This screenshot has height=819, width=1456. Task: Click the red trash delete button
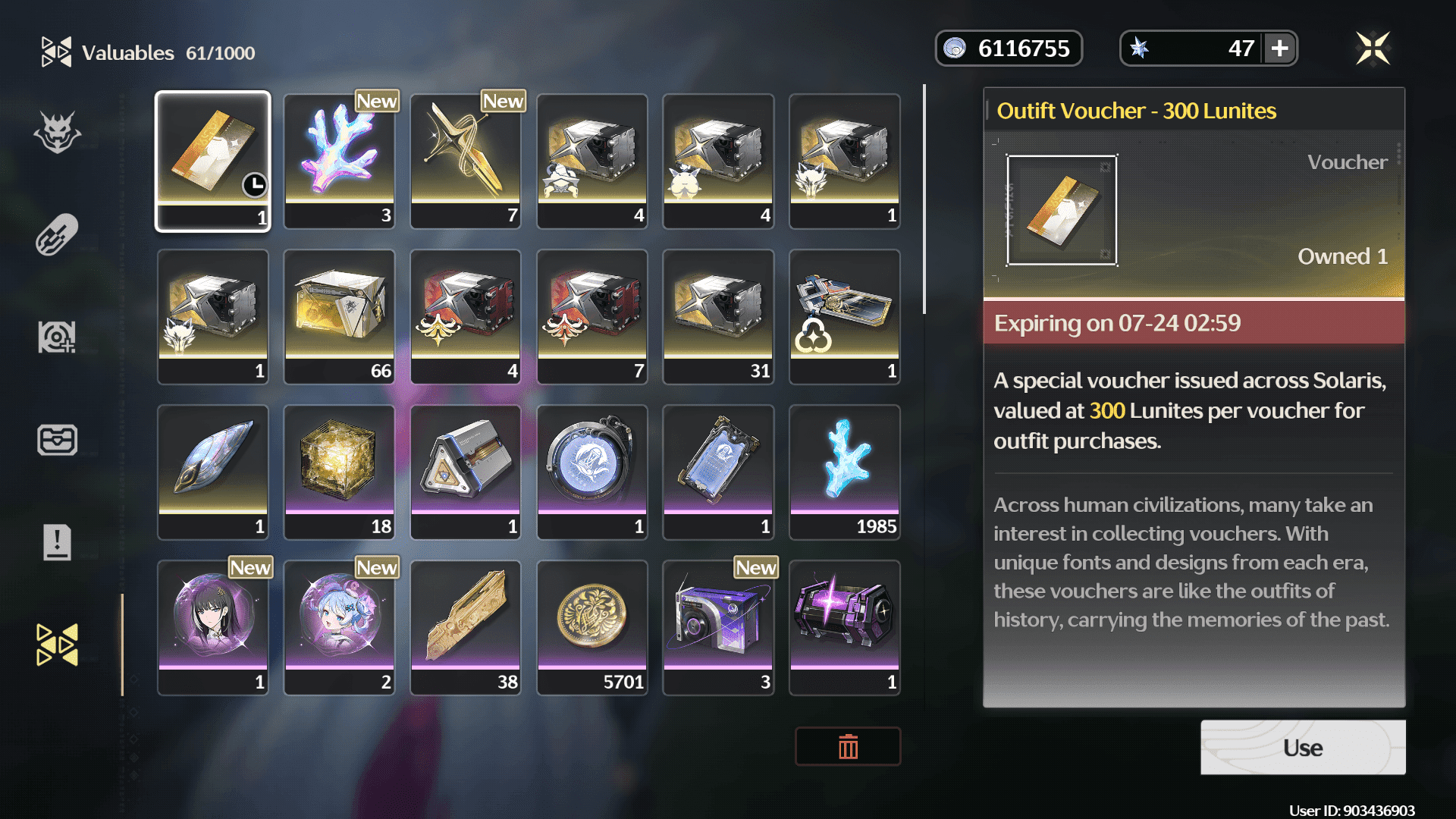[x=848, y=747]
